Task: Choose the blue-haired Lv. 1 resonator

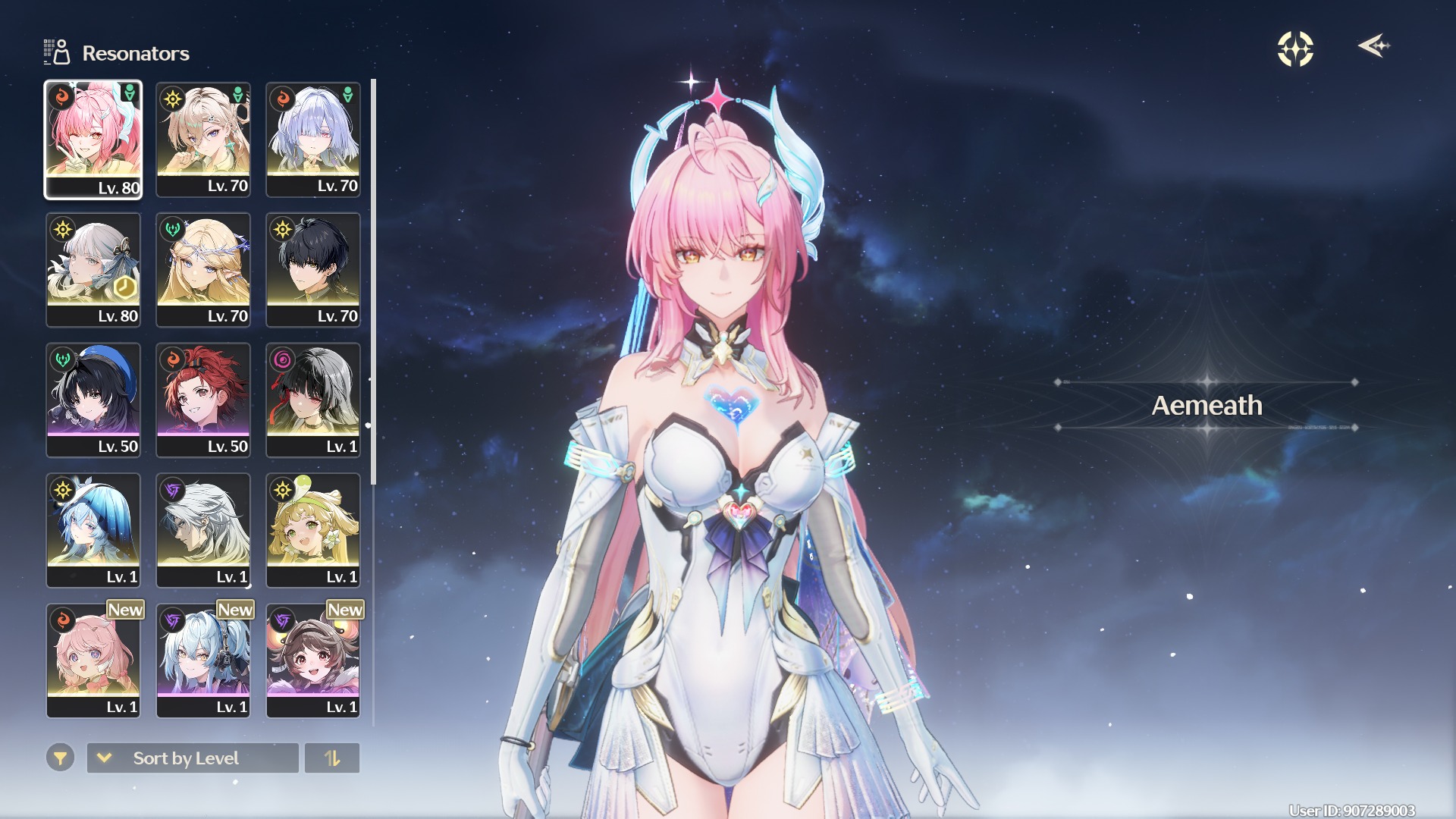Action: [93, 531]
